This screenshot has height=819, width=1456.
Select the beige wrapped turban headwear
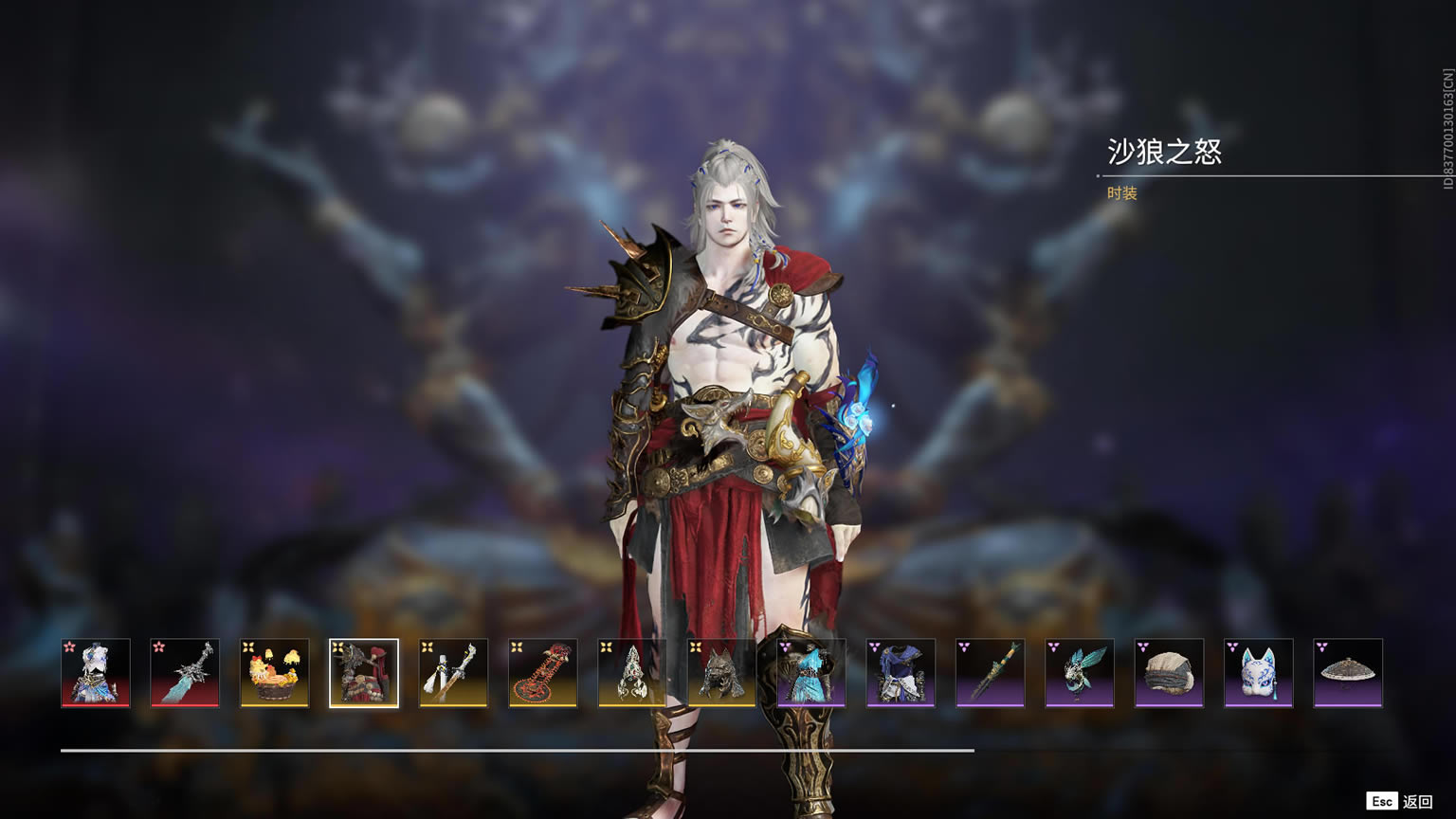coord(1169,673)
